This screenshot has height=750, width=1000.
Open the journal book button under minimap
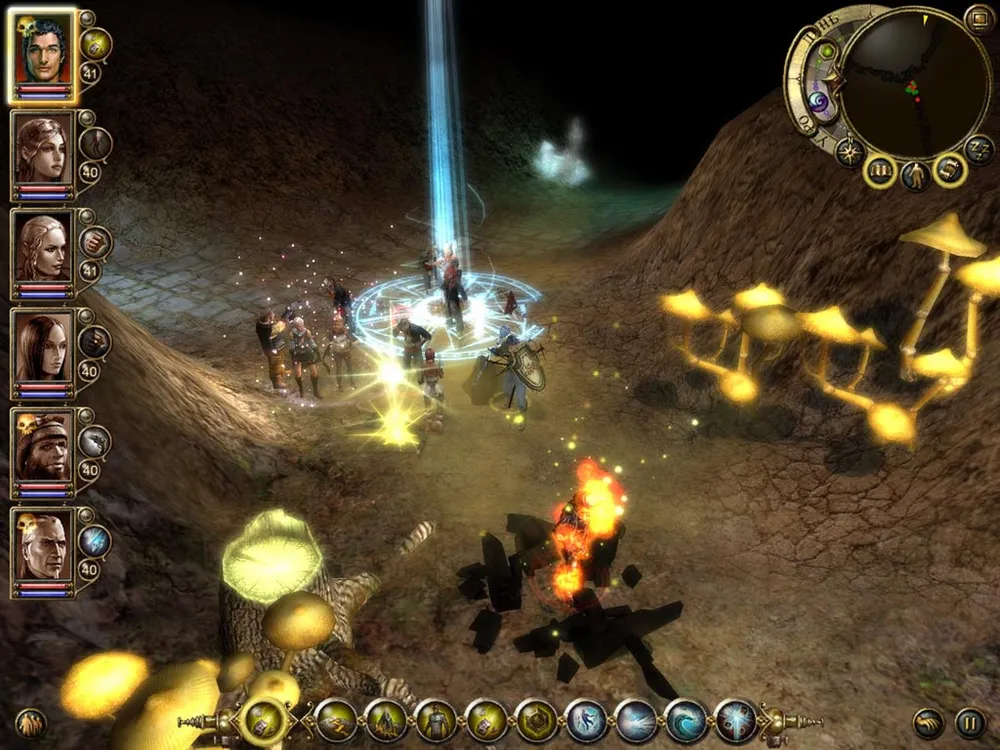pos(880,172)
